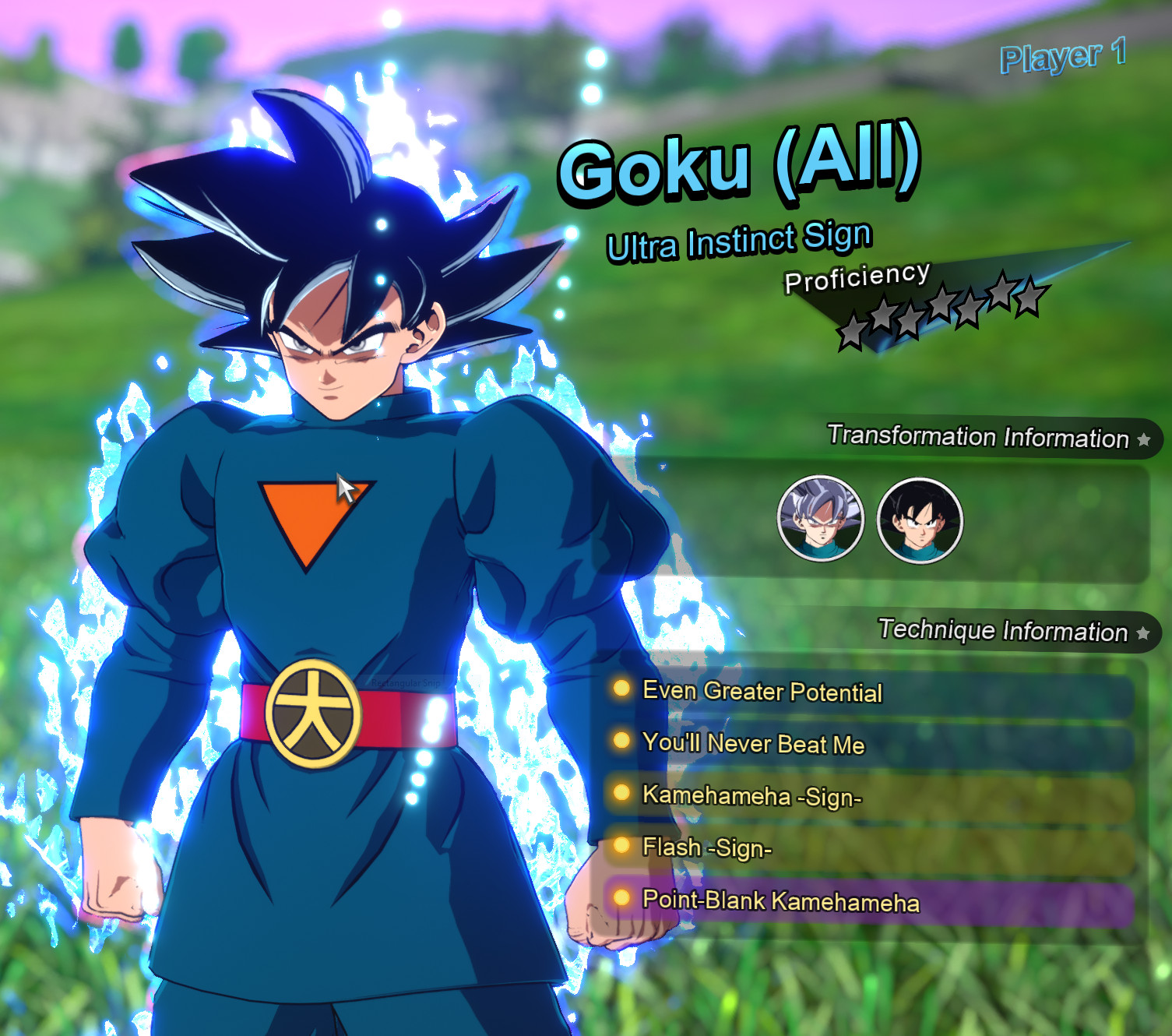The image size is (1172, 1036).
Task: Click the star icon next to Transformation Information
Action: tap(1142, 439)
